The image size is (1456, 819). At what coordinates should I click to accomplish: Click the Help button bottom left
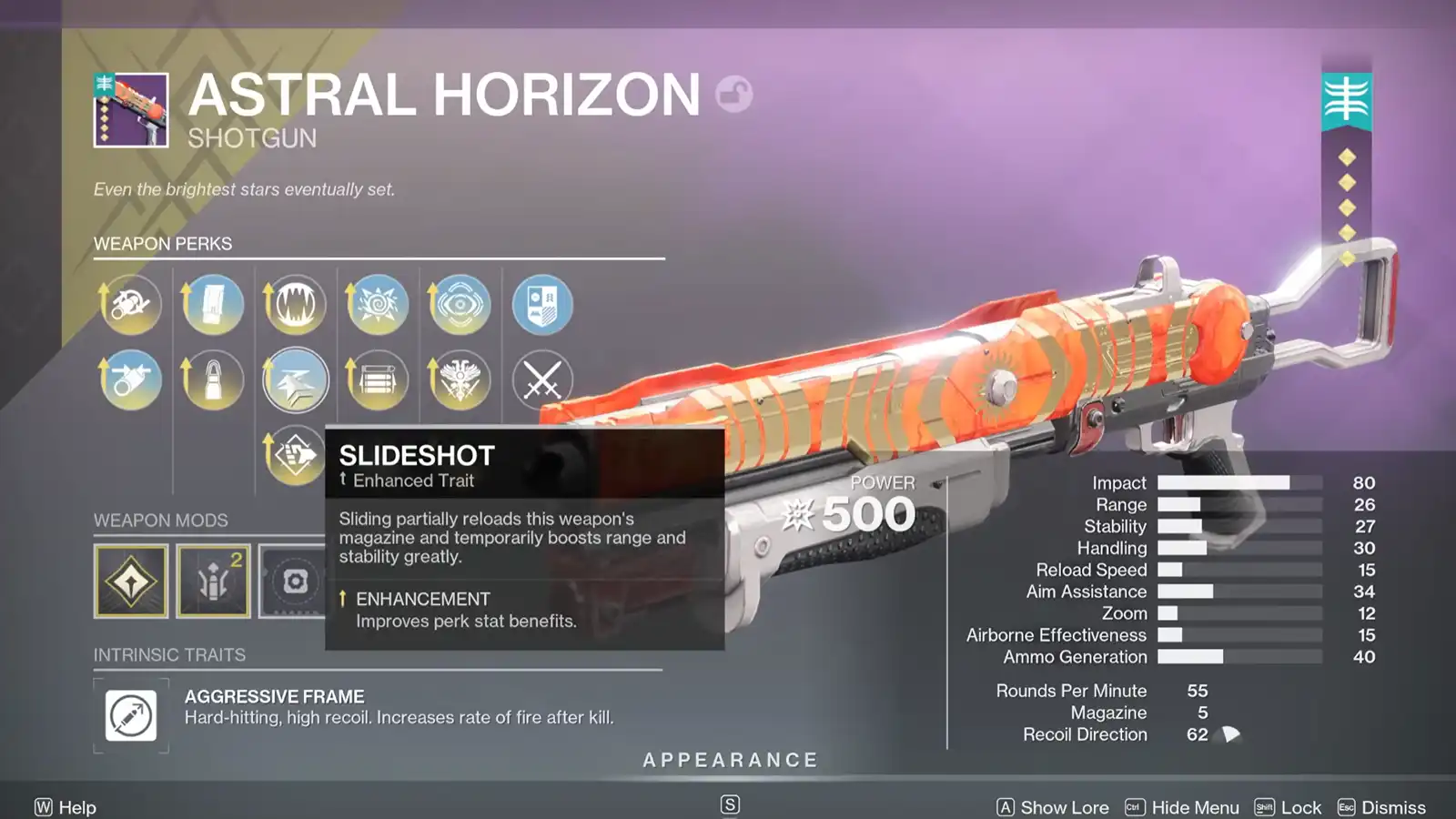pyautogui.click(x=64, y=807)
